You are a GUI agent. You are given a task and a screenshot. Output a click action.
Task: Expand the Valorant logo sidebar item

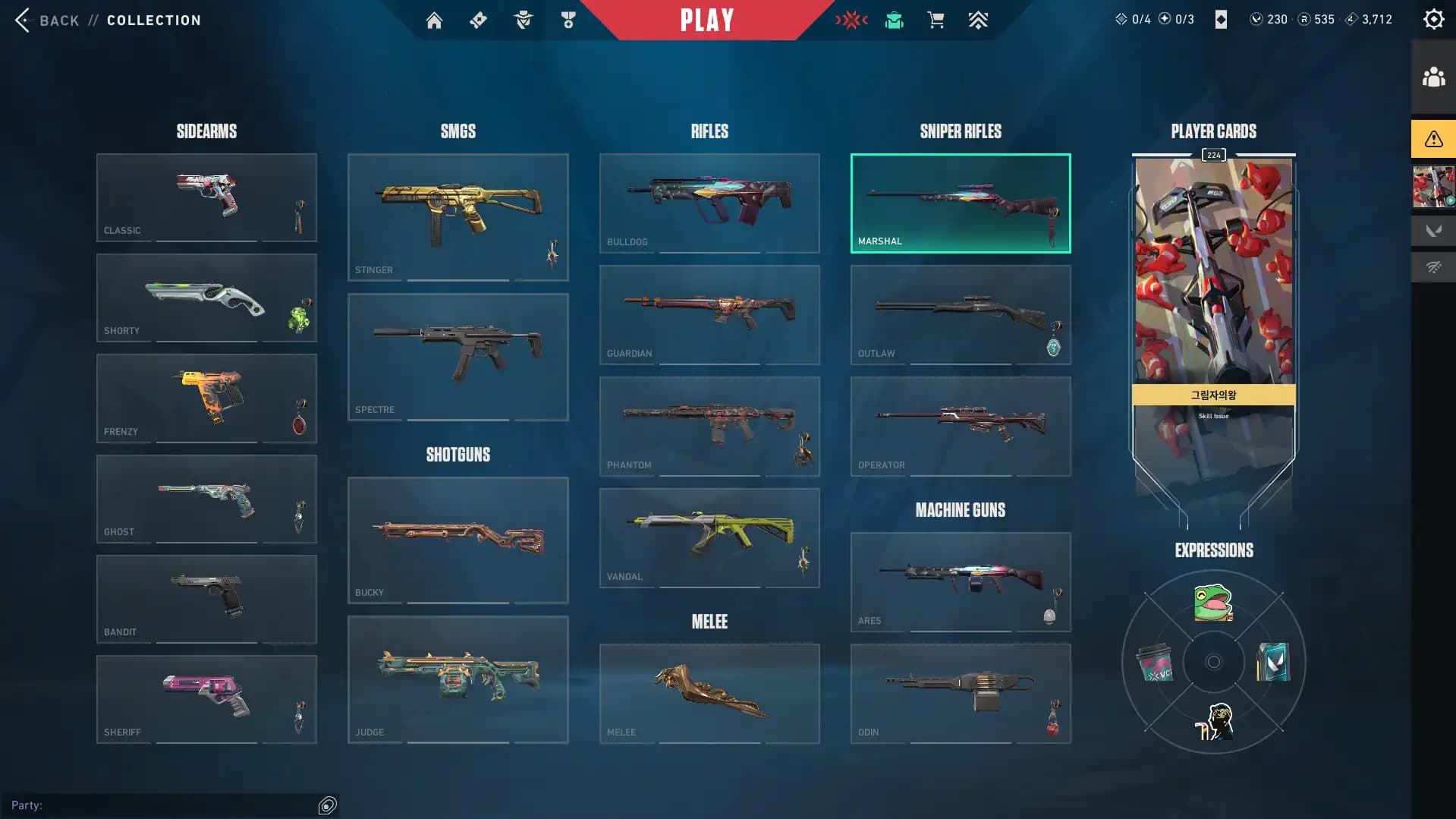click(1433, 230)
